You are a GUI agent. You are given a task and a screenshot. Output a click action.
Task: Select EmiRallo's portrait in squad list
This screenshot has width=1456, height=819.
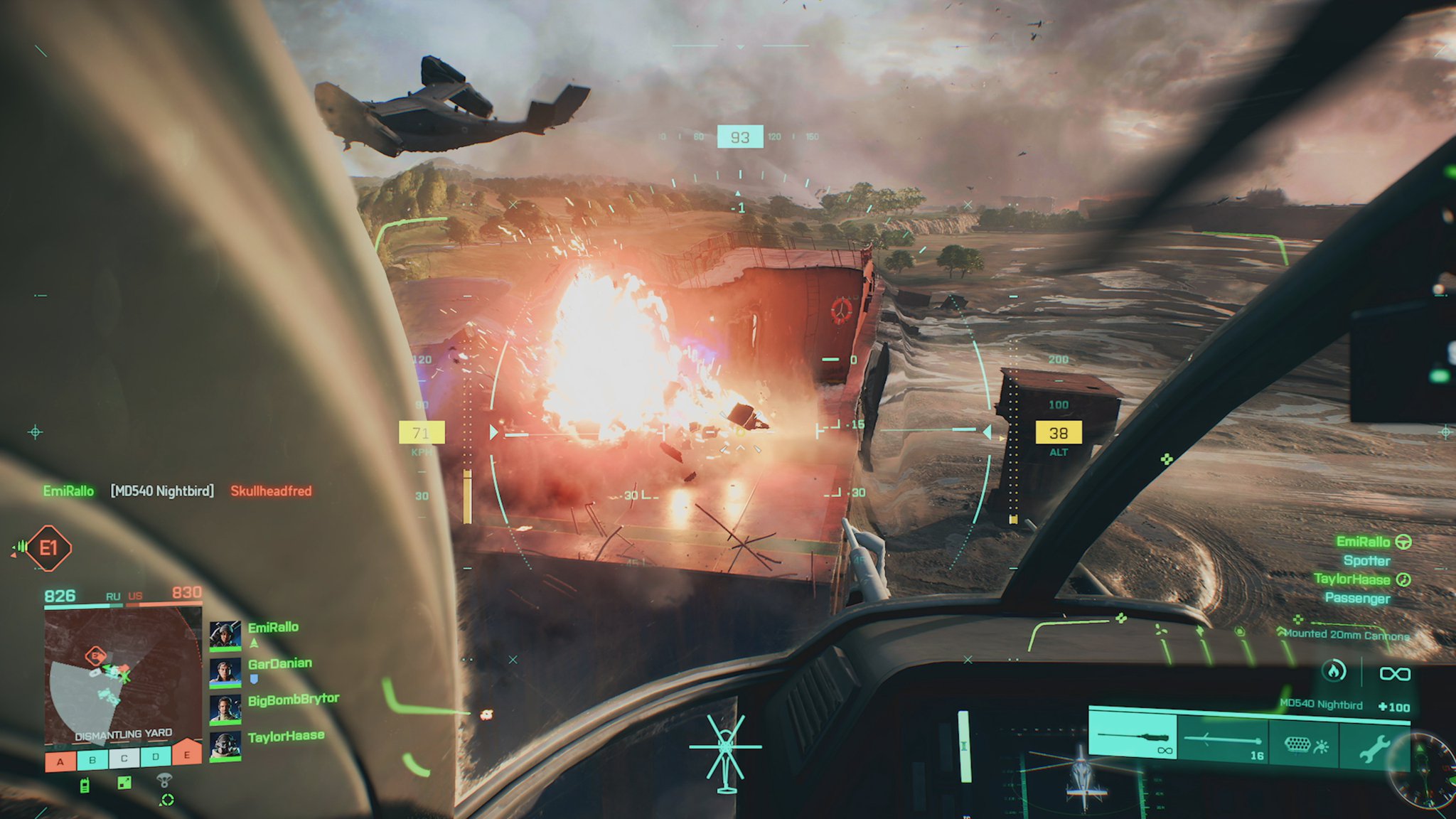click(x=225, y=635)
